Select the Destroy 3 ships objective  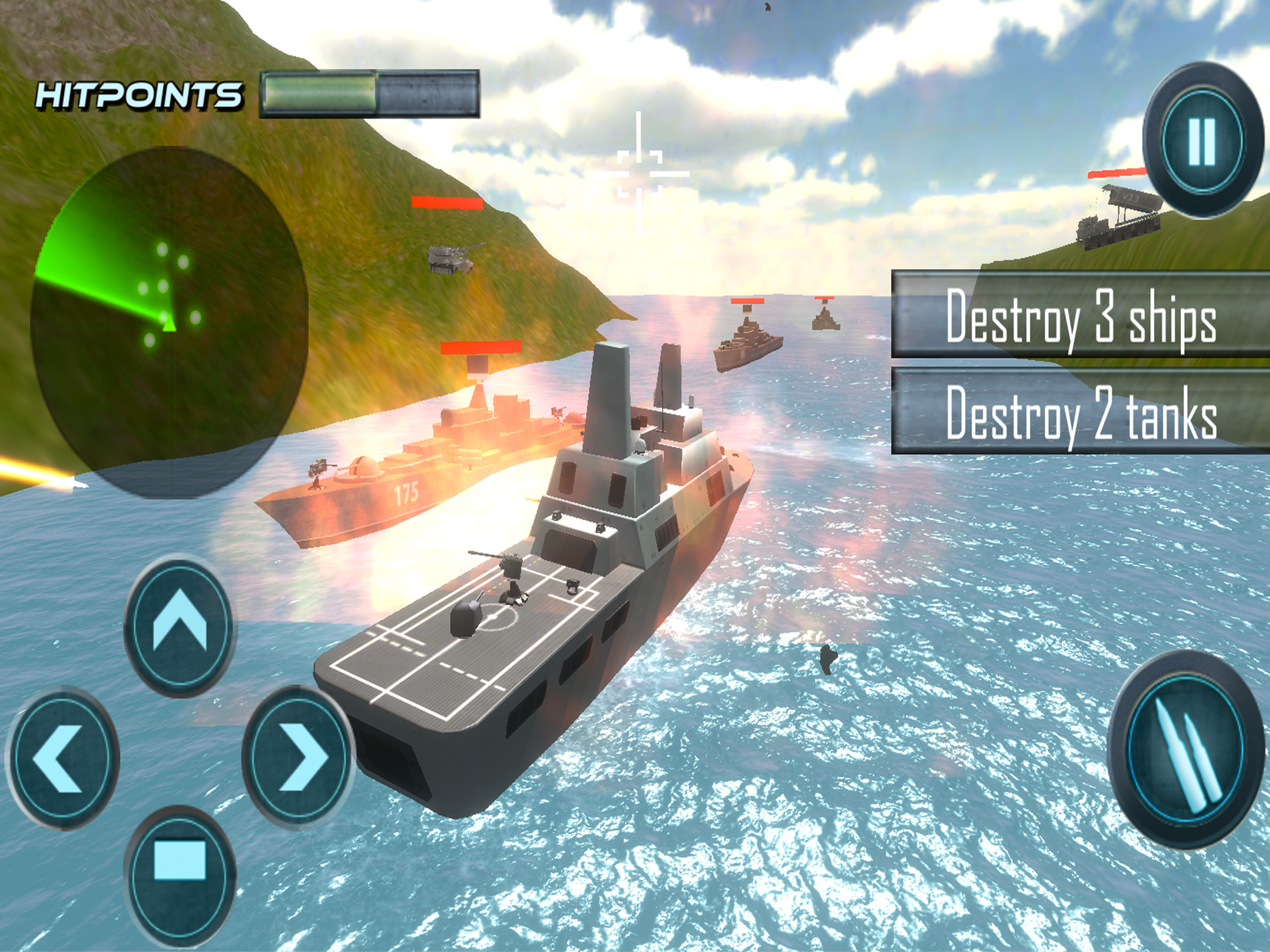coord(1079,315)
